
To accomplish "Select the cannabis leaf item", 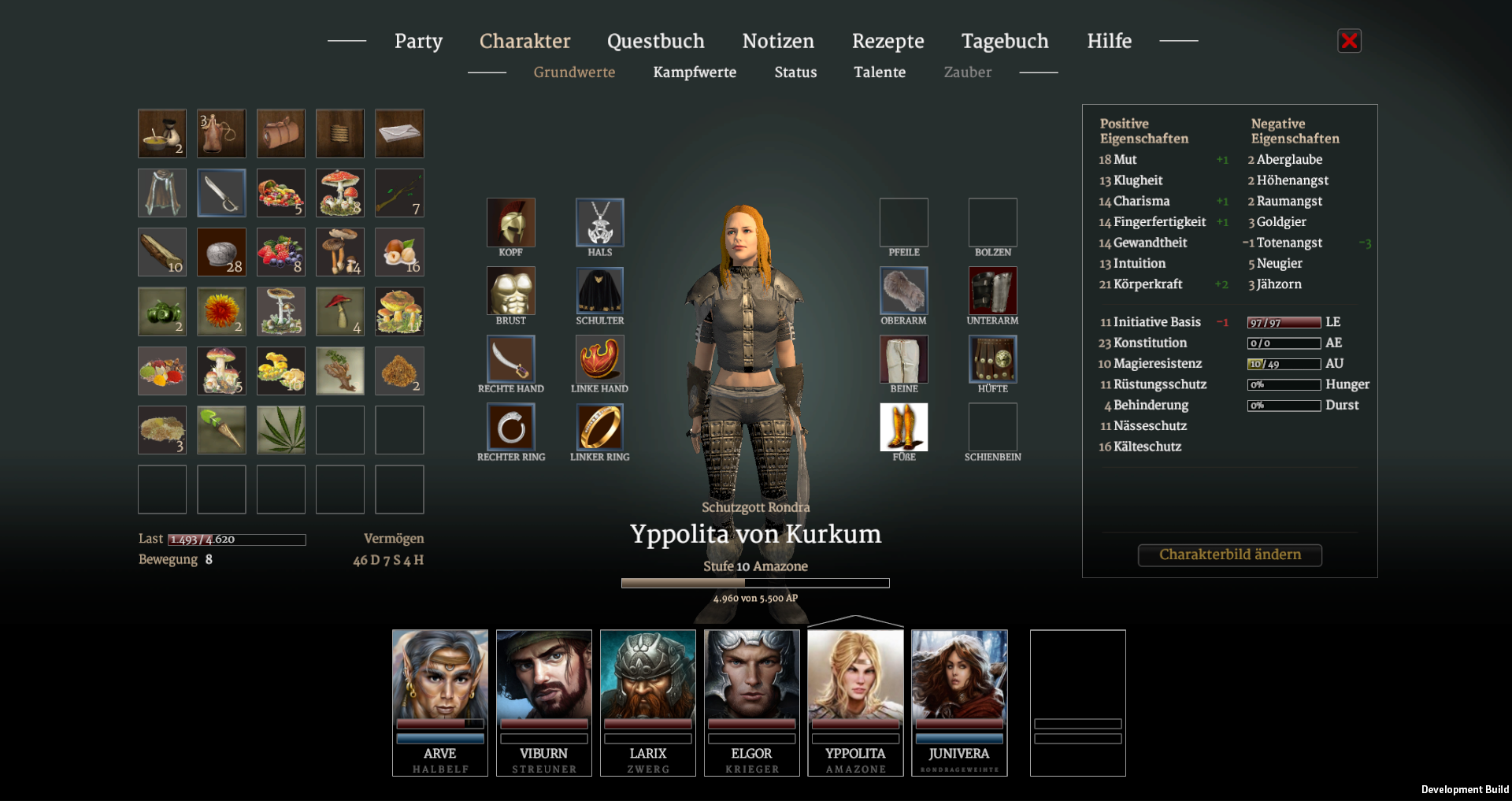I will click(280, 429).
